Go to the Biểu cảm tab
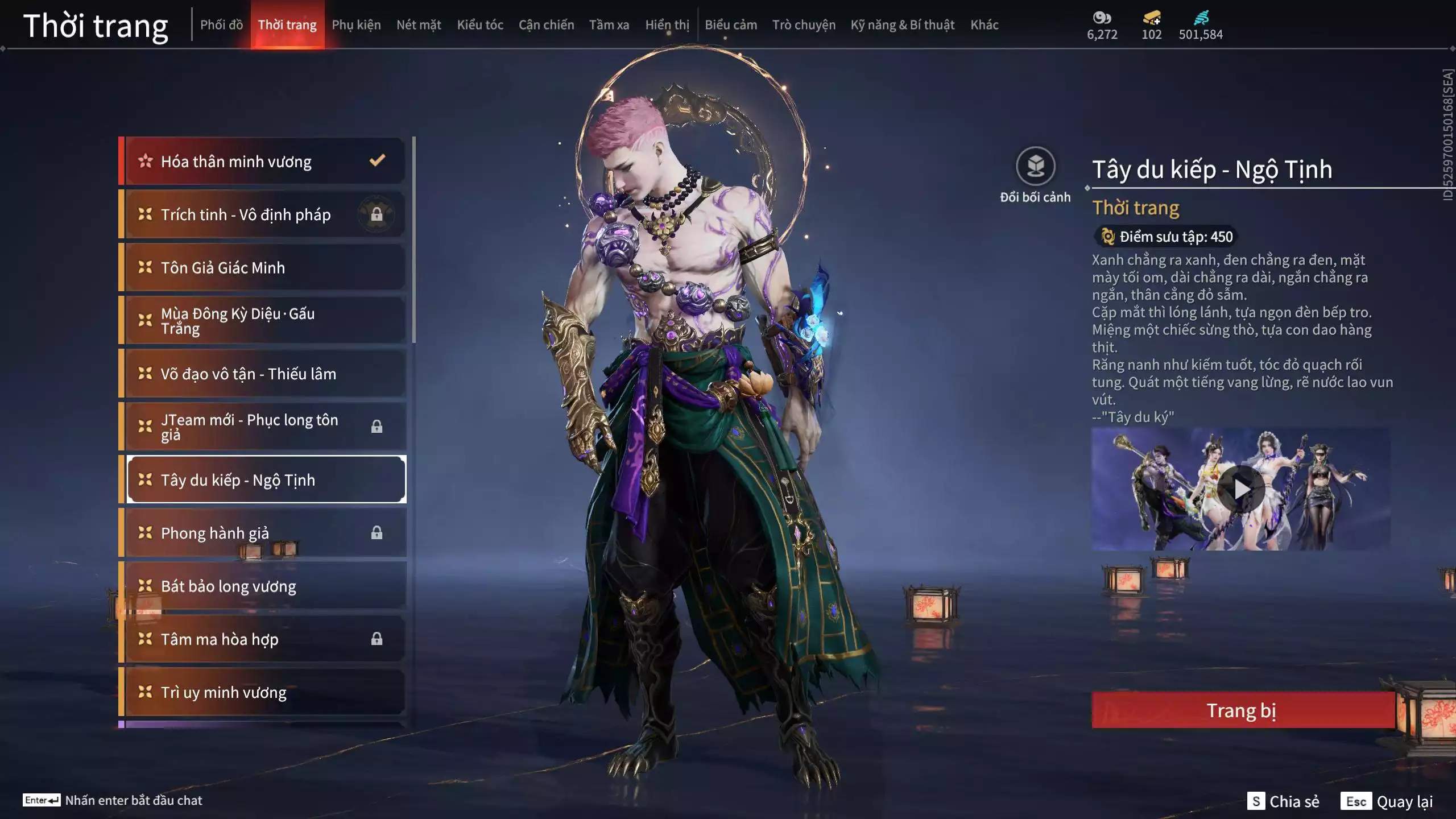 click(x=731, y=25)
